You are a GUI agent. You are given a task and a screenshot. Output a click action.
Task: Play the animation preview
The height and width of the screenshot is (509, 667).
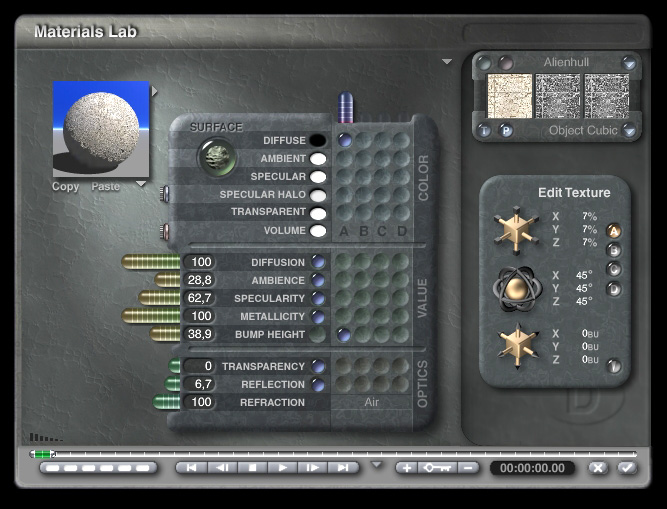click(x=283, y=467)
